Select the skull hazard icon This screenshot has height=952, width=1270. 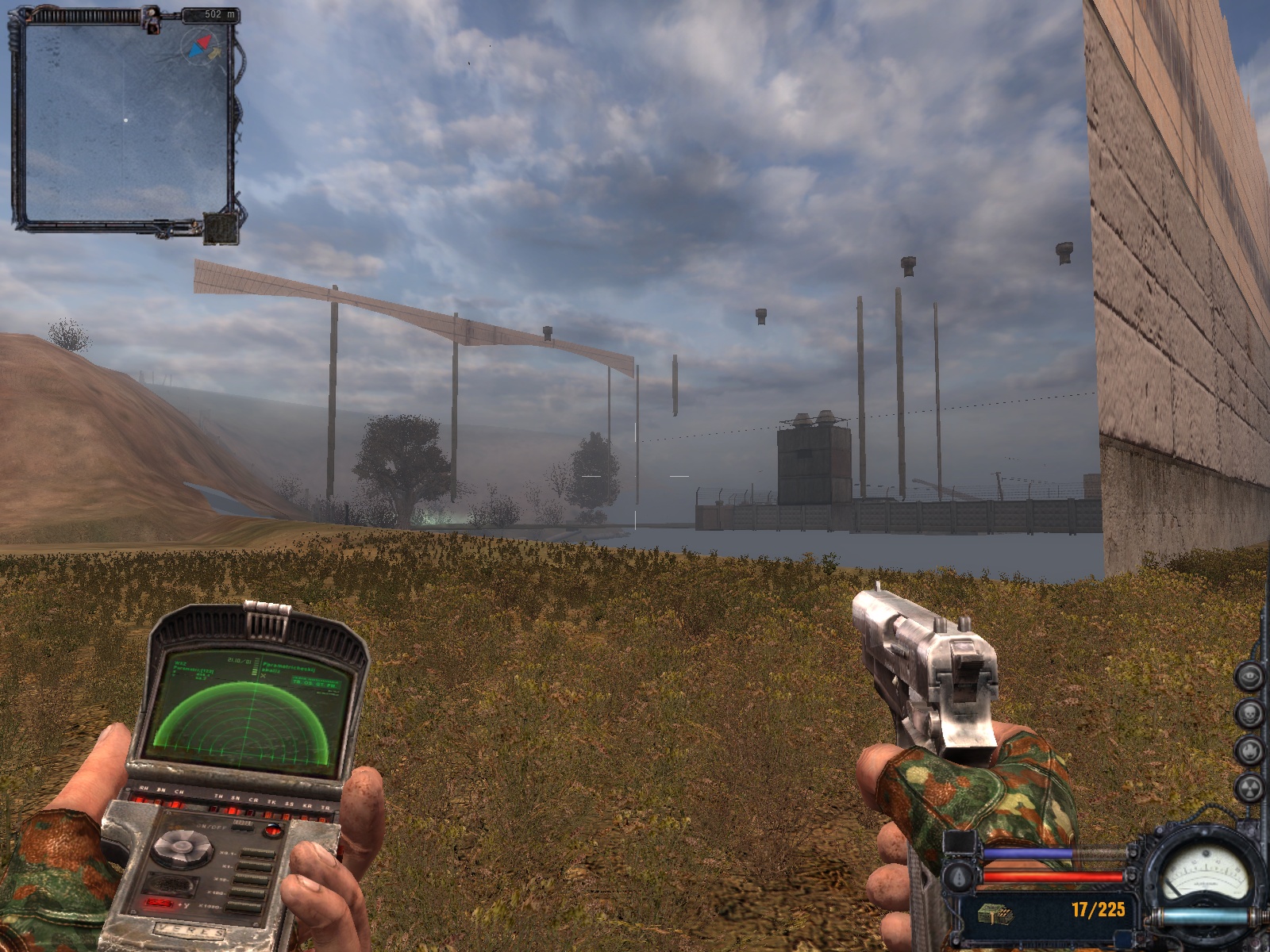pyautogui.click(x=1249, y=712)
